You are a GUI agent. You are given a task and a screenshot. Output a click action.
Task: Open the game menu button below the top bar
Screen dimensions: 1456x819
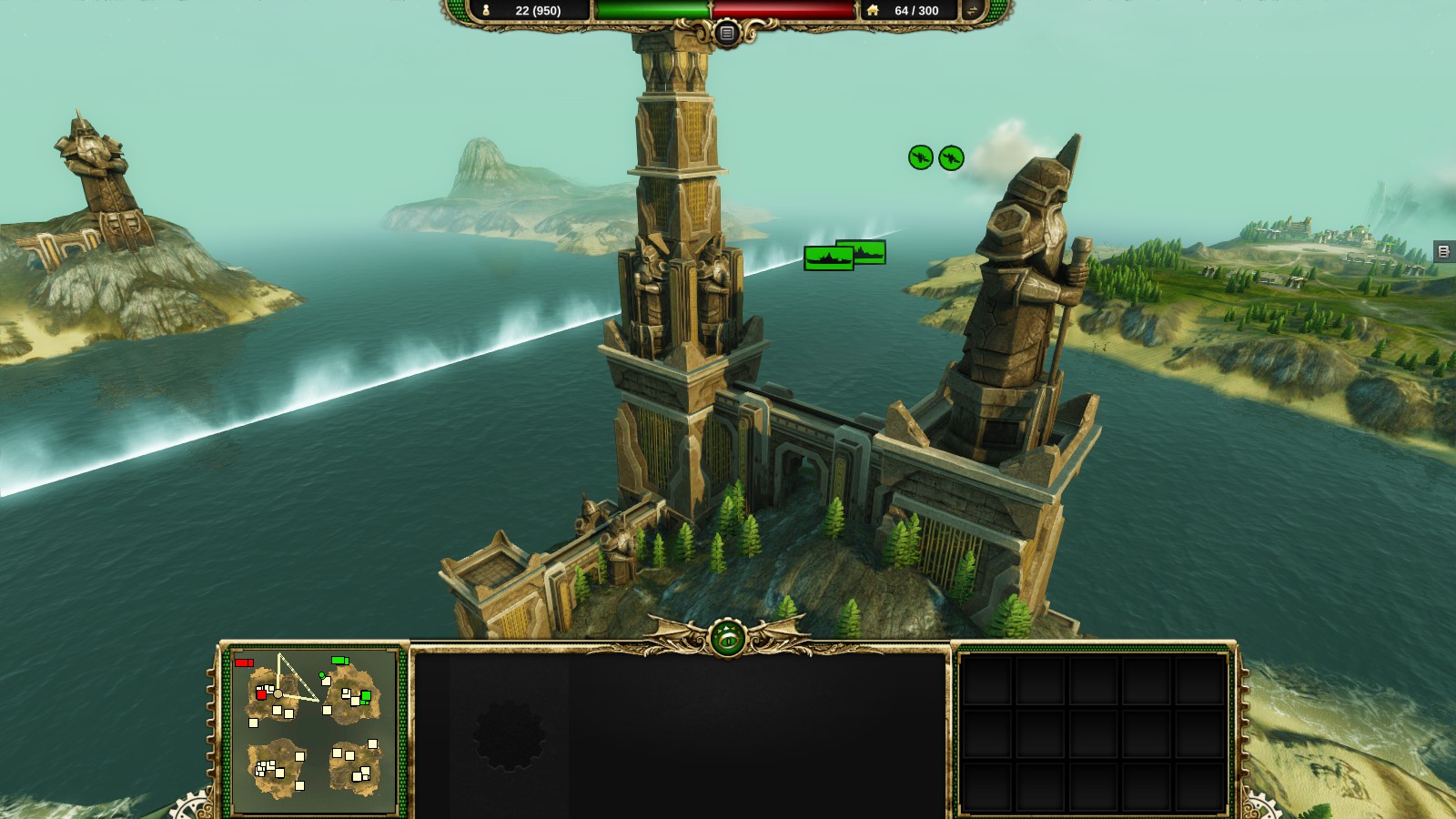pos(726,34)
